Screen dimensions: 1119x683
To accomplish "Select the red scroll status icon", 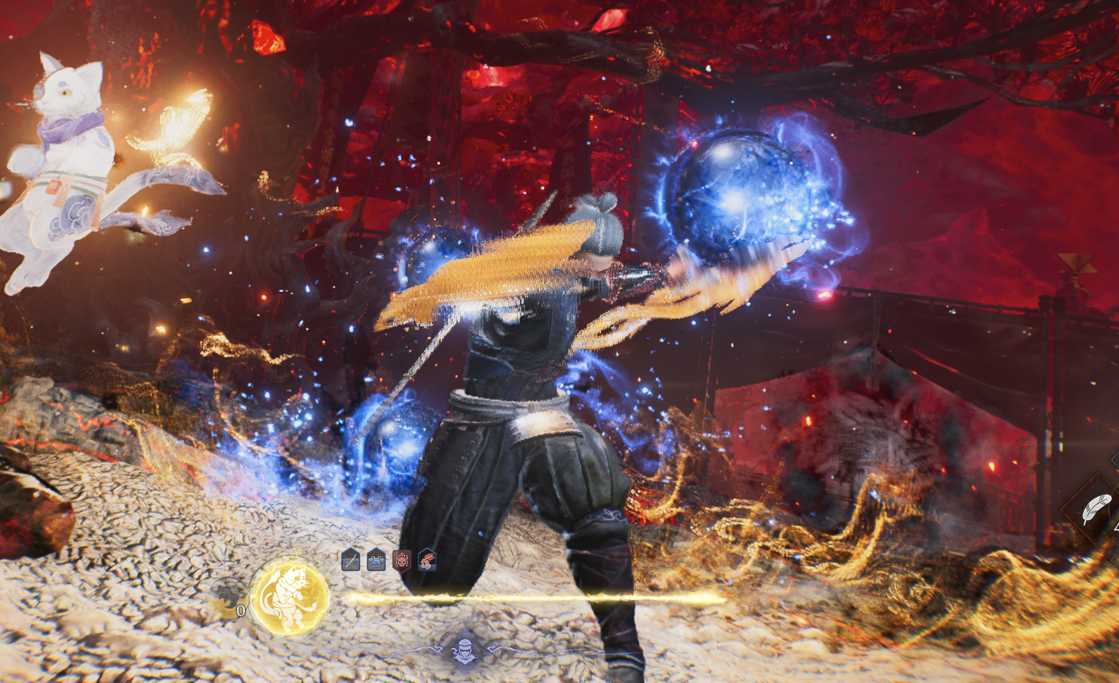I will click(427, 560).
